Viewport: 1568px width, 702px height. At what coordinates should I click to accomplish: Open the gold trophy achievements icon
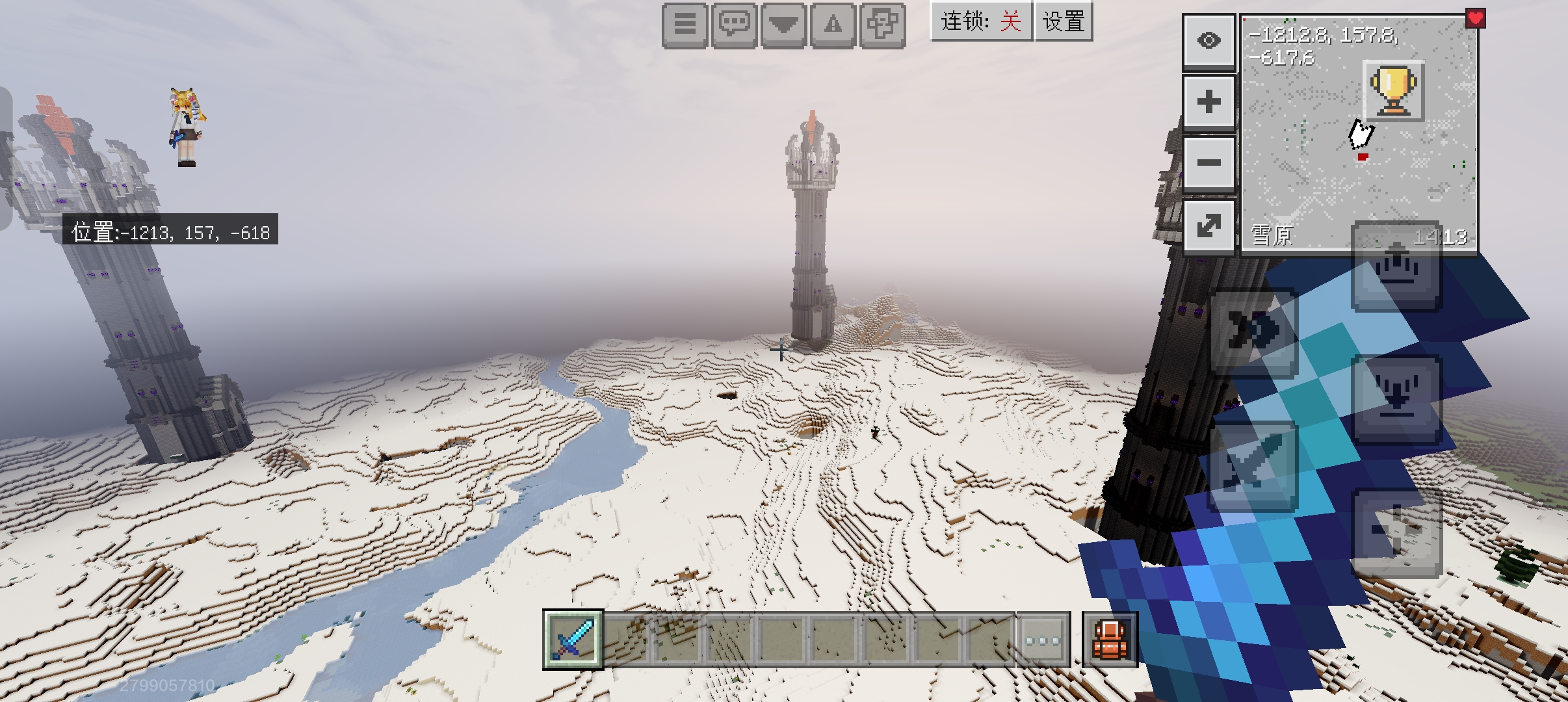click(1393, 90)
